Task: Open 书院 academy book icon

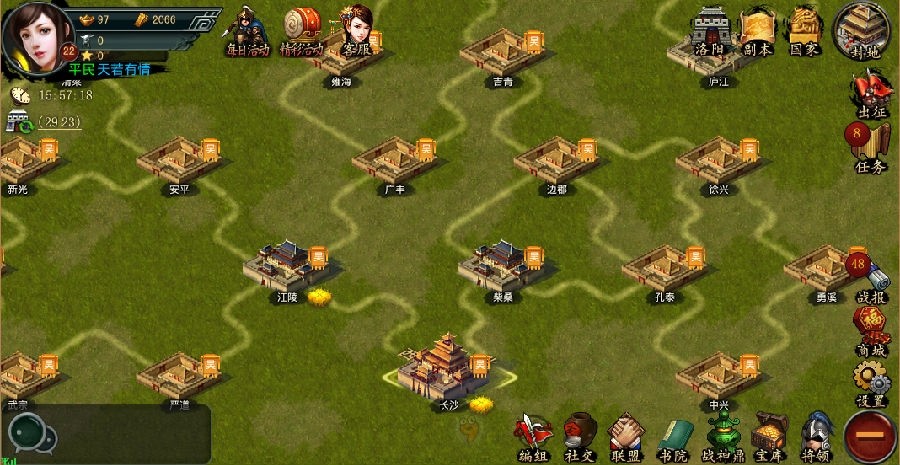Action: pos(673,437)
